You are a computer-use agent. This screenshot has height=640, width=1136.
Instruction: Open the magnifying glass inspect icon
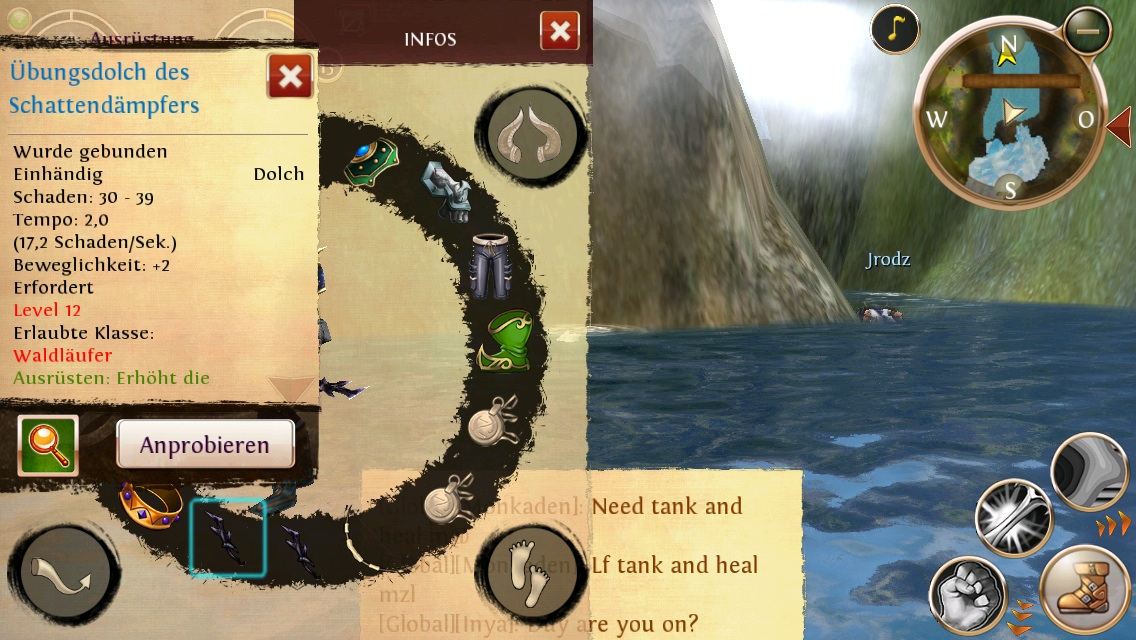[x=47, y=445]
